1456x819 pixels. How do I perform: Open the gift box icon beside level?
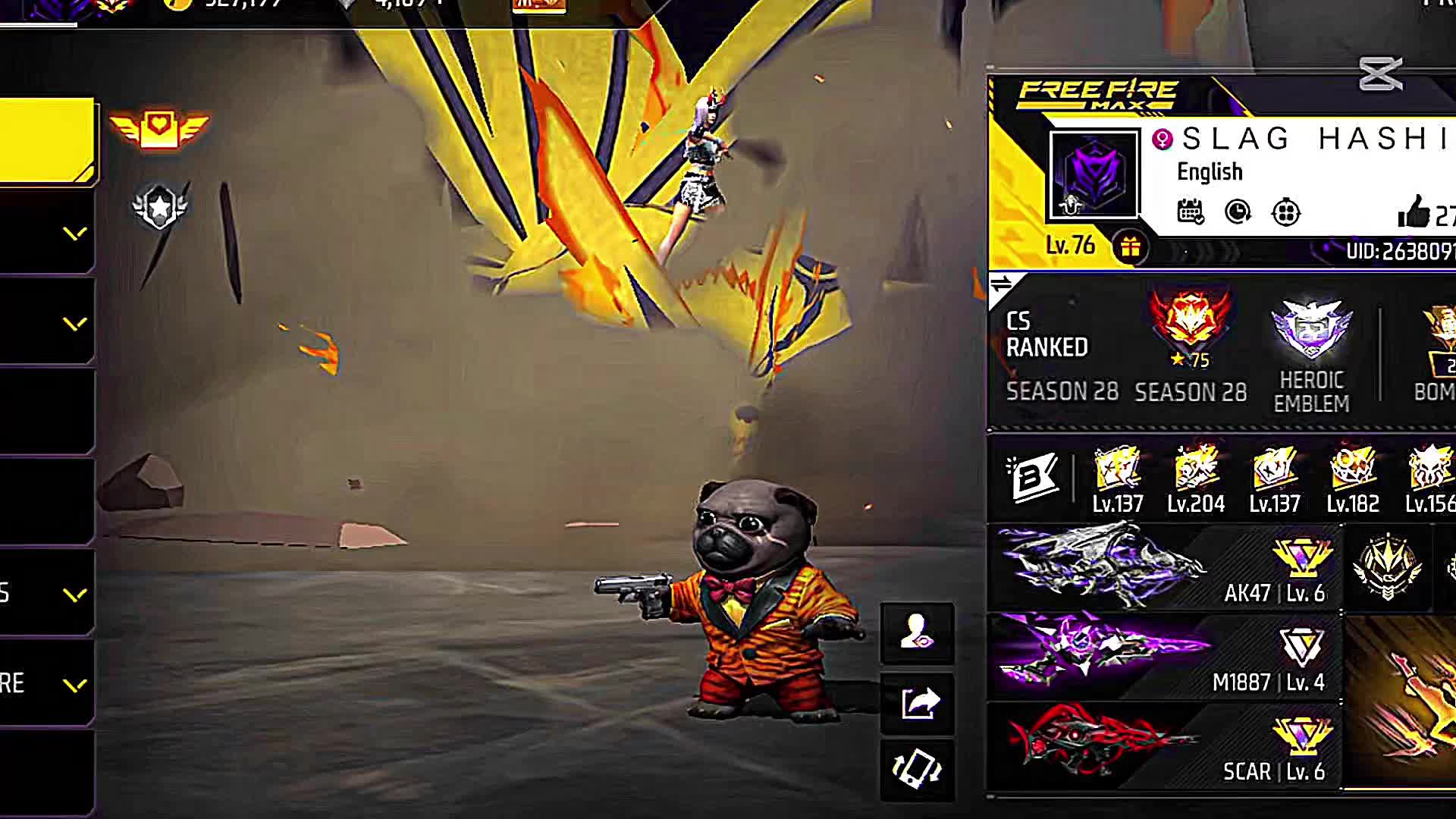click(x=1130, y=247)
